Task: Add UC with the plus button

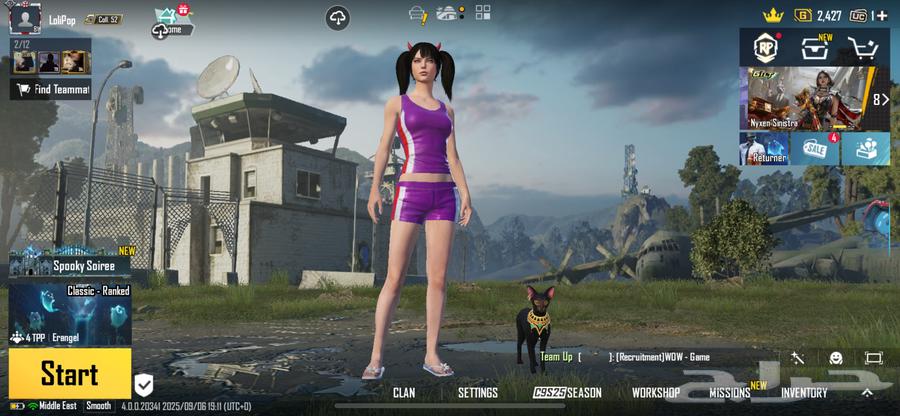Action: [883, 15]
